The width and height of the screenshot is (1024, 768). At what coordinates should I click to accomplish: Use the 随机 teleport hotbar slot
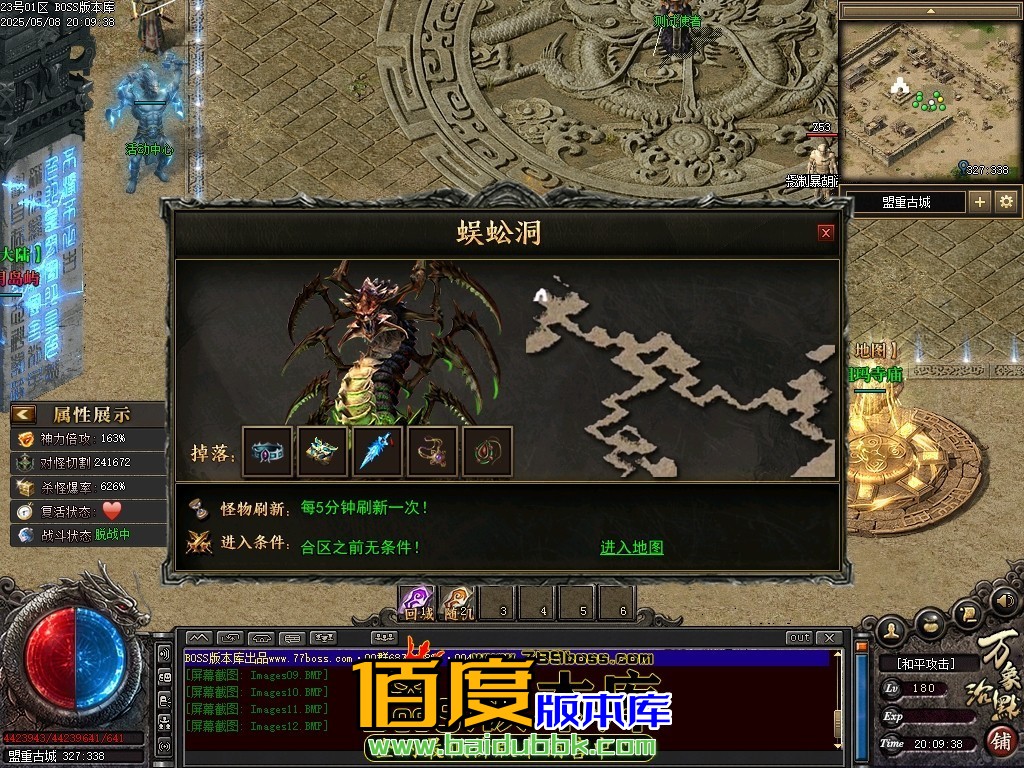click(x=458, y=602)
